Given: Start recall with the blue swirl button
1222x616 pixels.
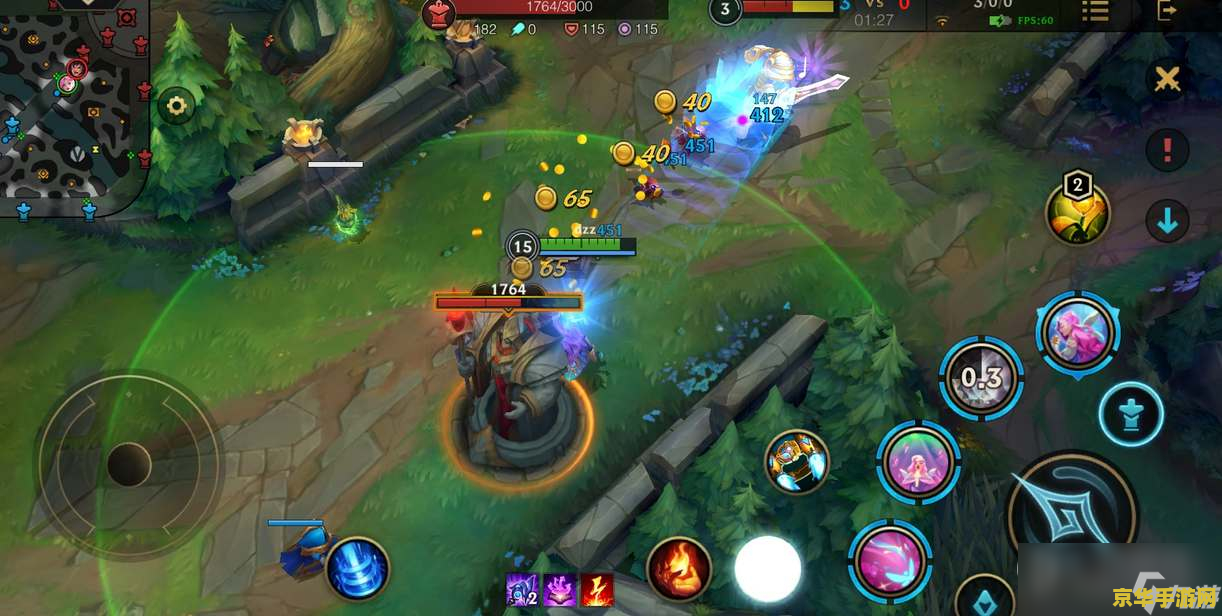Looking at the screenshot, I should pyautogui.click(x=357, y=569).
